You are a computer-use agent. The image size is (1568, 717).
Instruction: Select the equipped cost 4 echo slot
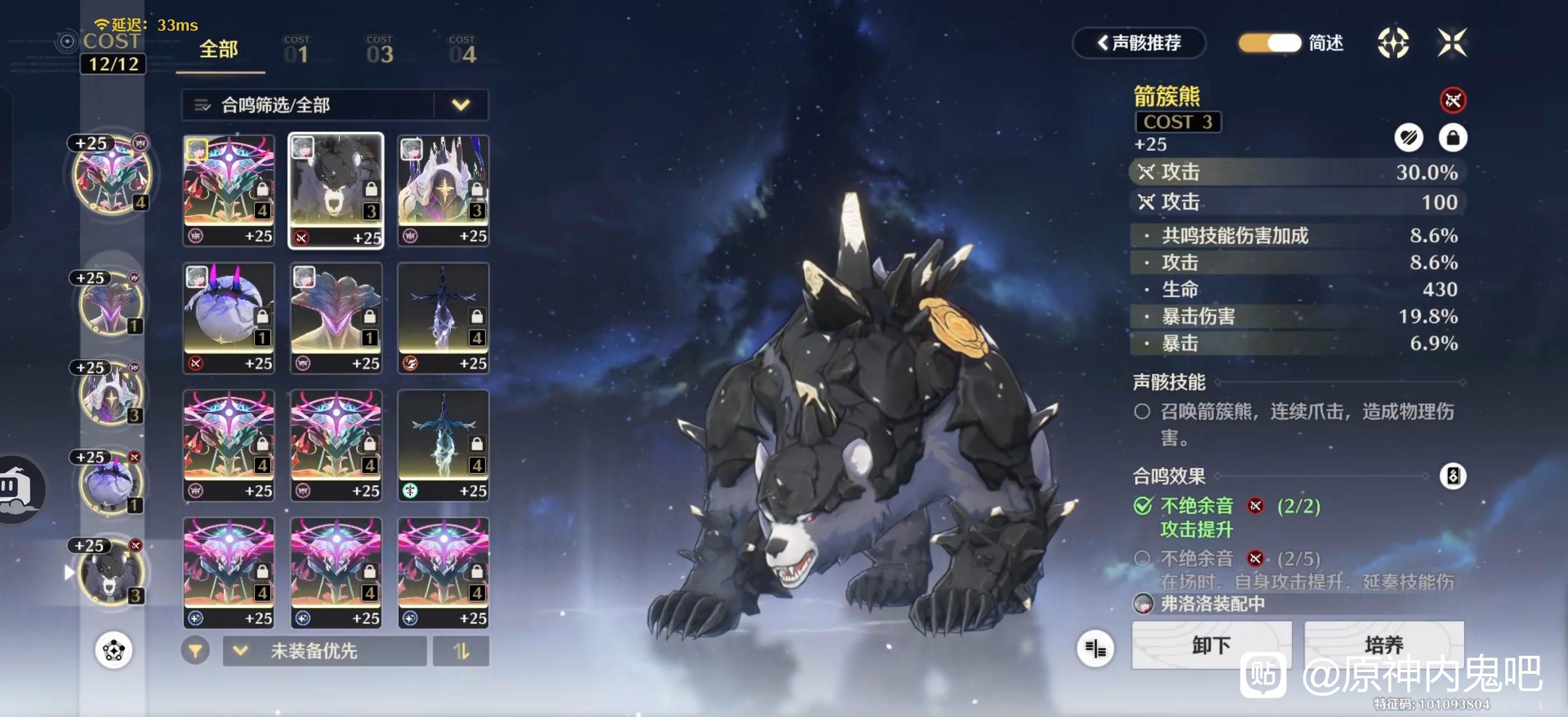tap(111, 175)
